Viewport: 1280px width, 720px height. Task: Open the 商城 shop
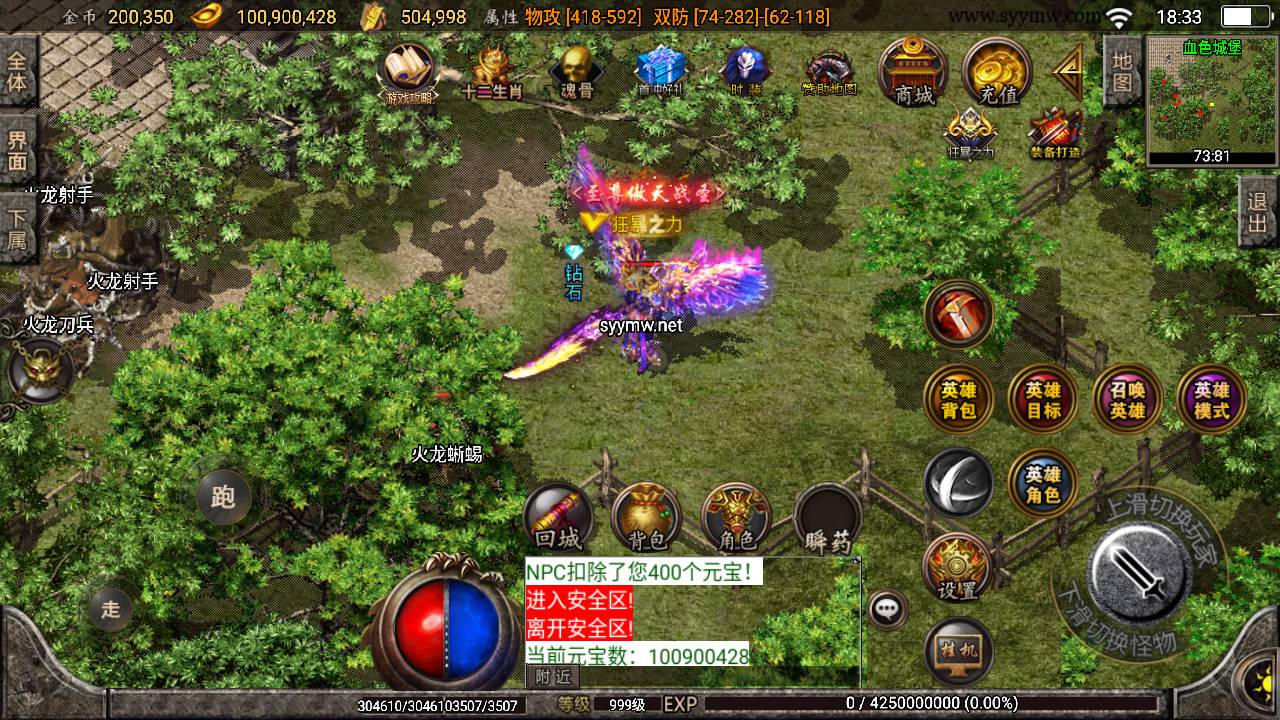[x=913, y=72]
